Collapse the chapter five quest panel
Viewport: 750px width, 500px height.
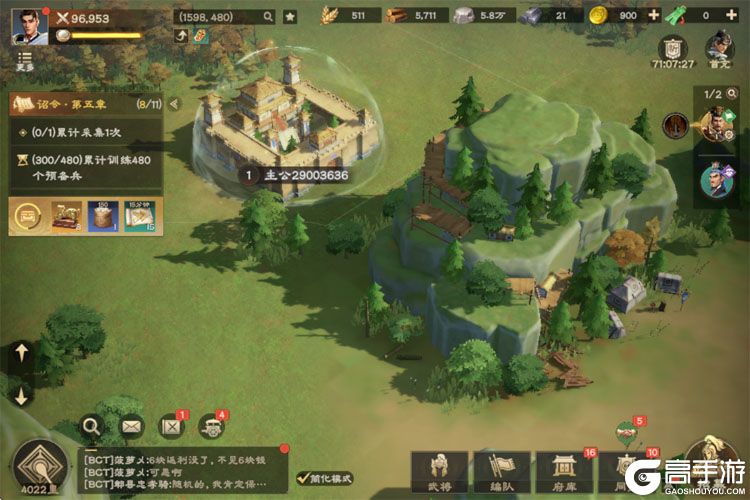(x=174, y=103)
